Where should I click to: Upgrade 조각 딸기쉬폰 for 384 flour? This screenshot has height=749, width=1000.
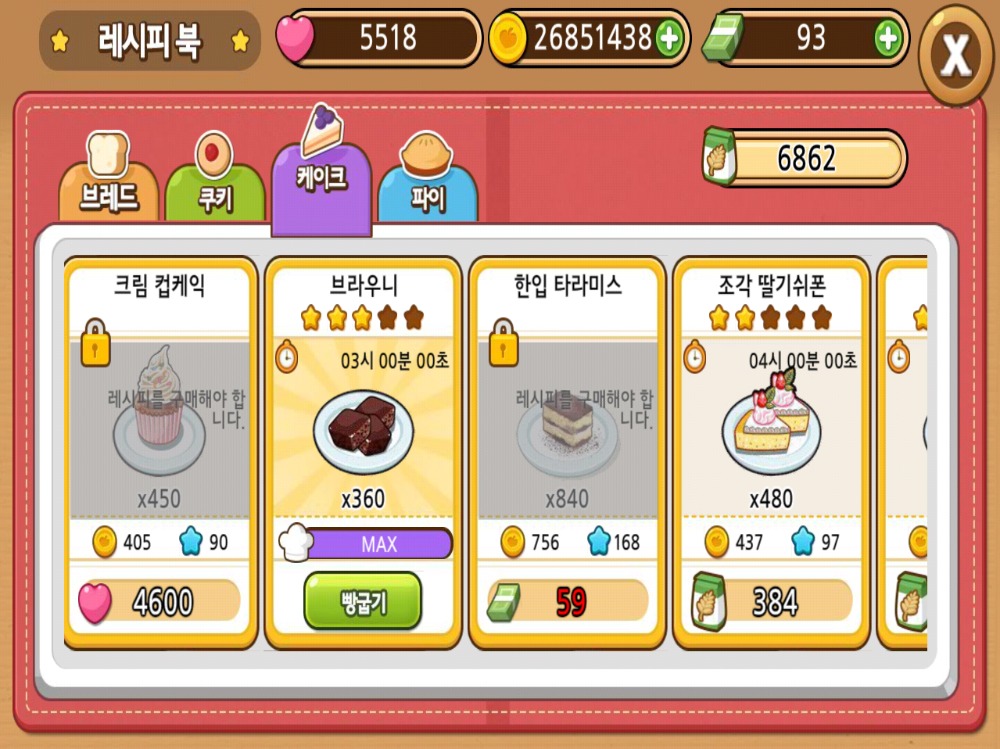[772, 602]
